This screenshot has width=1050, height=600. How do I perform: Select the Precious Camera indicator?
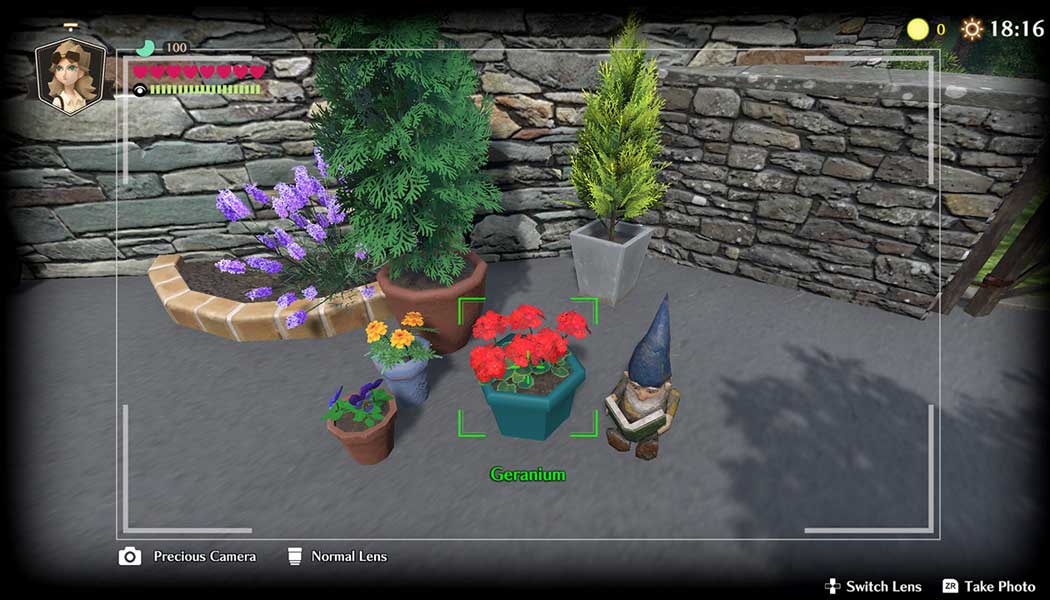point(188,556)
